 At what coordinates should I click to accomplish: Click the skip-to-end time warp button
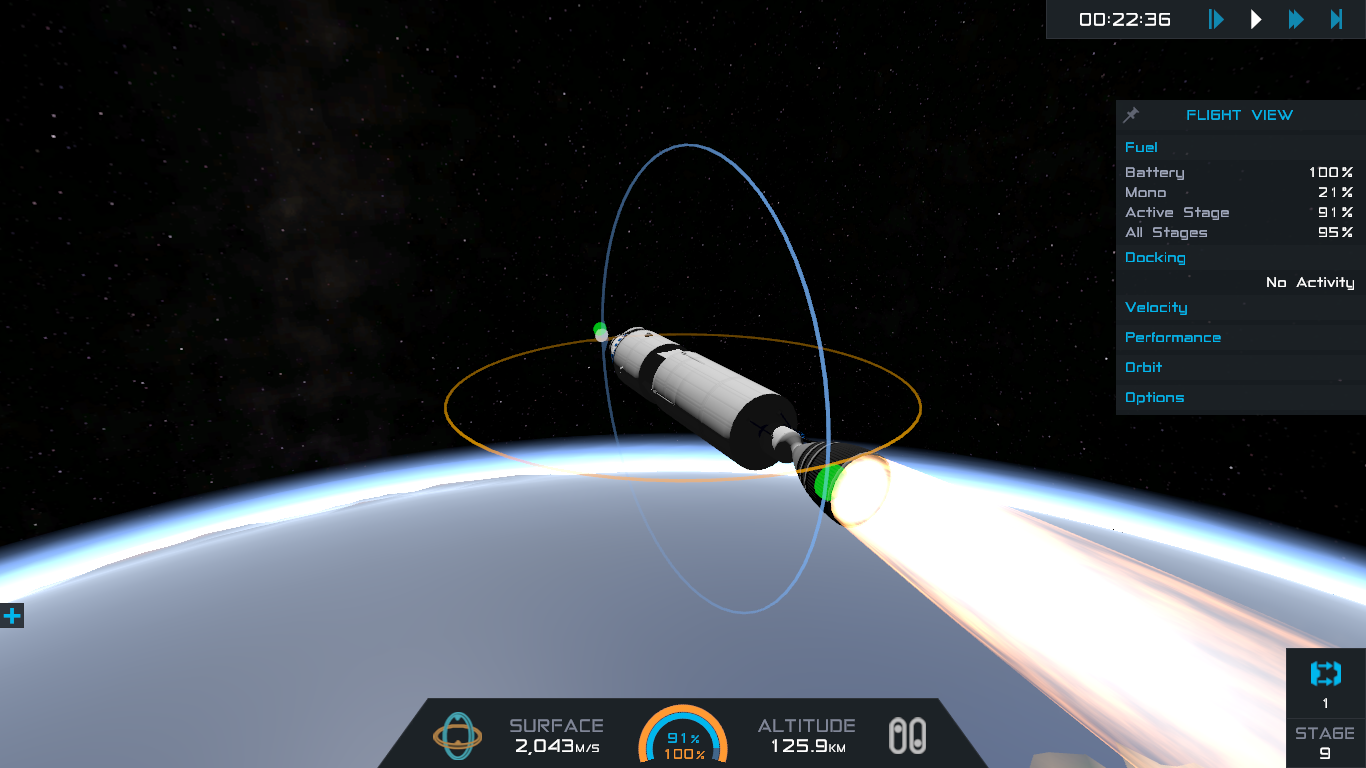pyautogui.click(x=1336, y=19)
